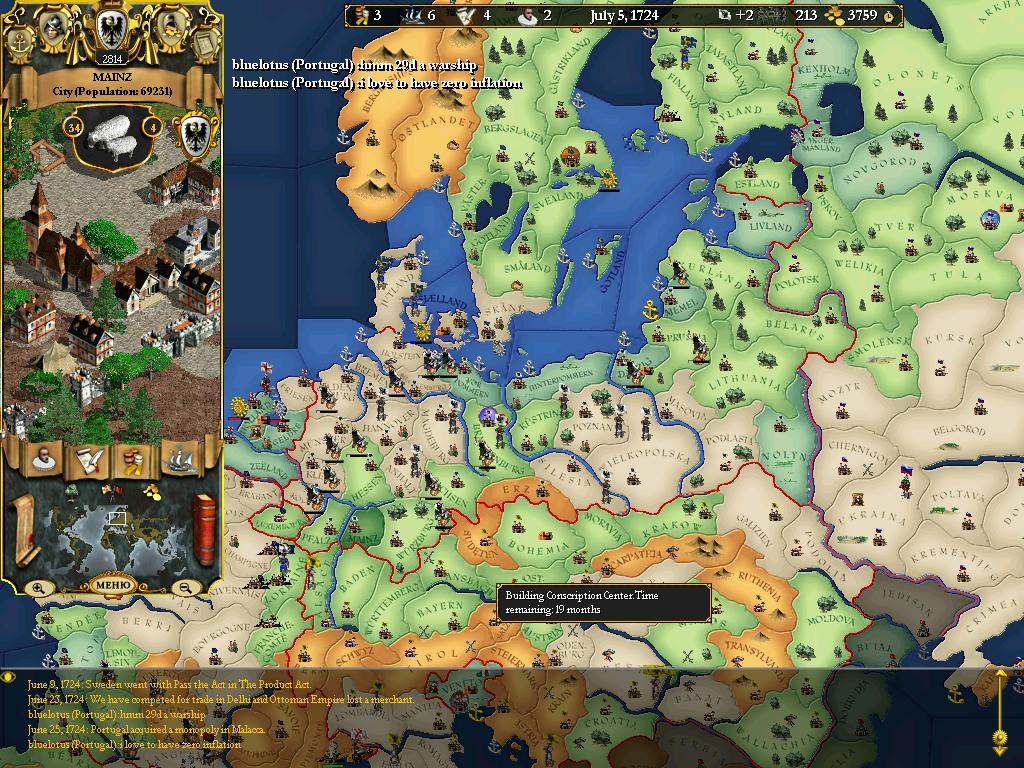Open the anchor shield at panel top

pyautogui.click(x=20, y=41)
